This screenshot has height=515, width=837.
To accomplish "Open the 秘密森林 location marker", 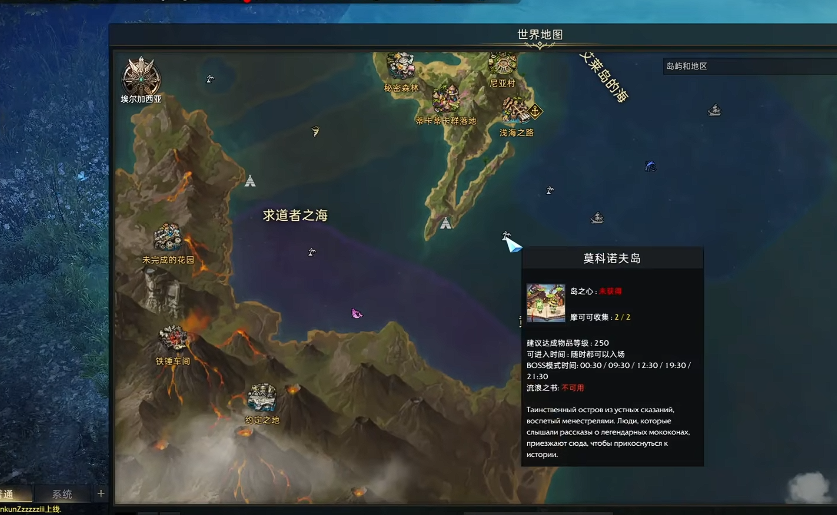I will pyautogui.click(x=401, y=67).
